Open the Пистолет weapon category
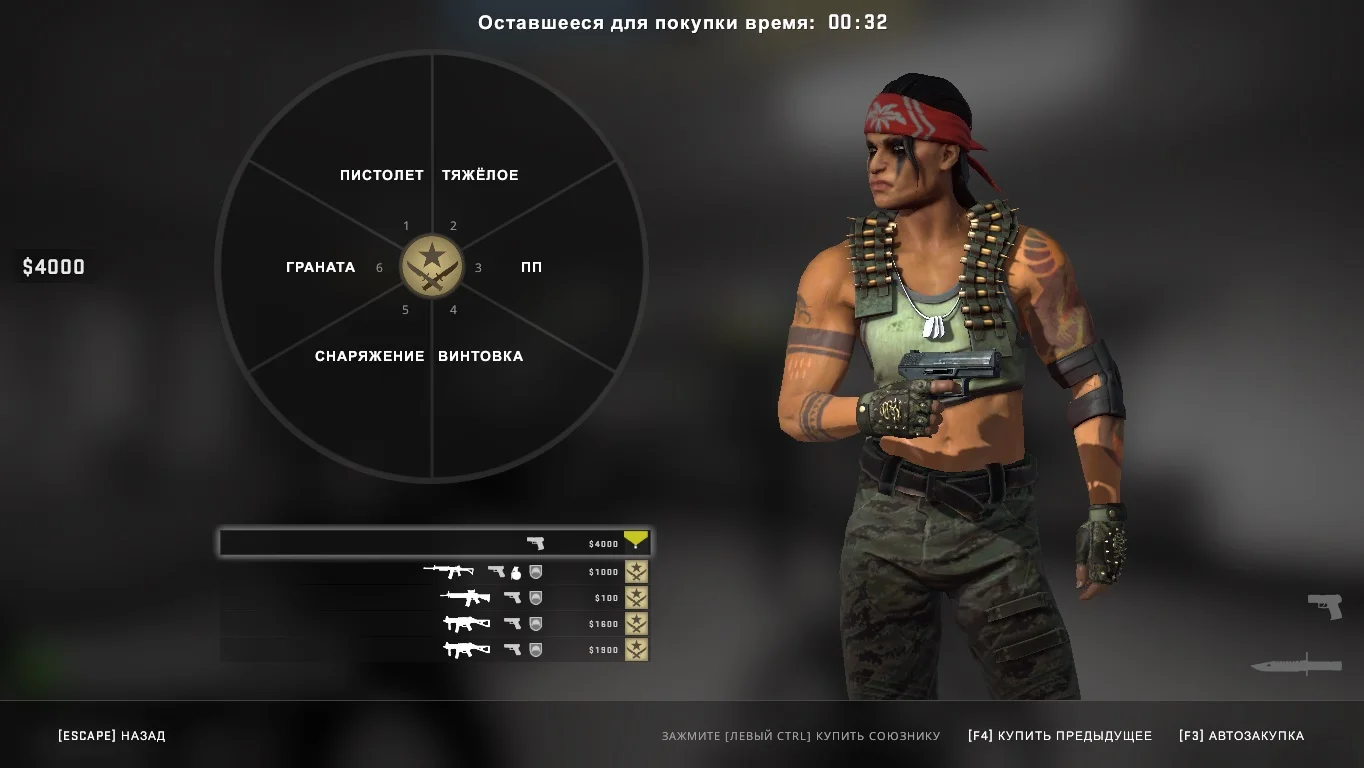1364x768 pixels. 381,175
